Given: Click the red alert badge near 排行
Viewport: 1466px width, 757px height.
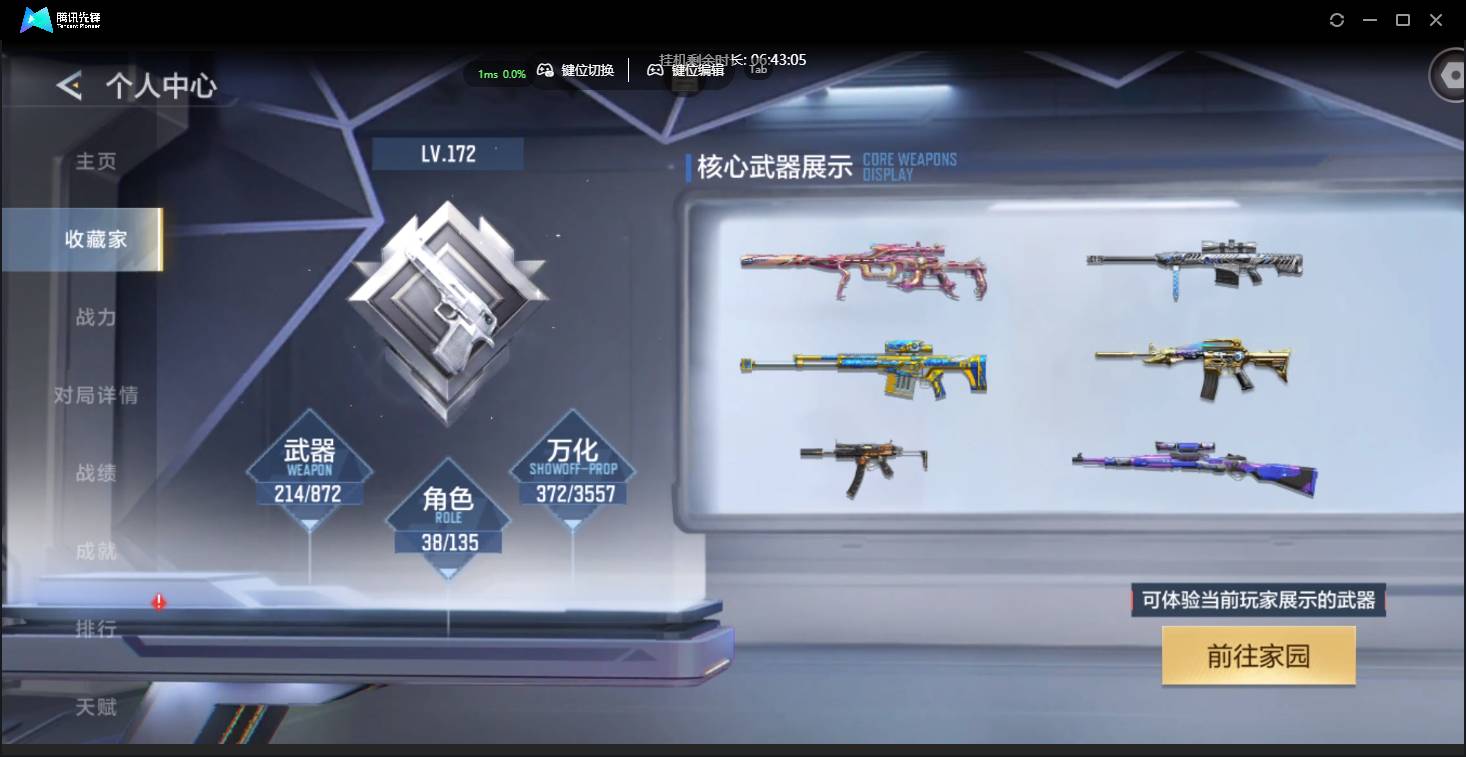Looking at the screenshot, I should 157,601.
